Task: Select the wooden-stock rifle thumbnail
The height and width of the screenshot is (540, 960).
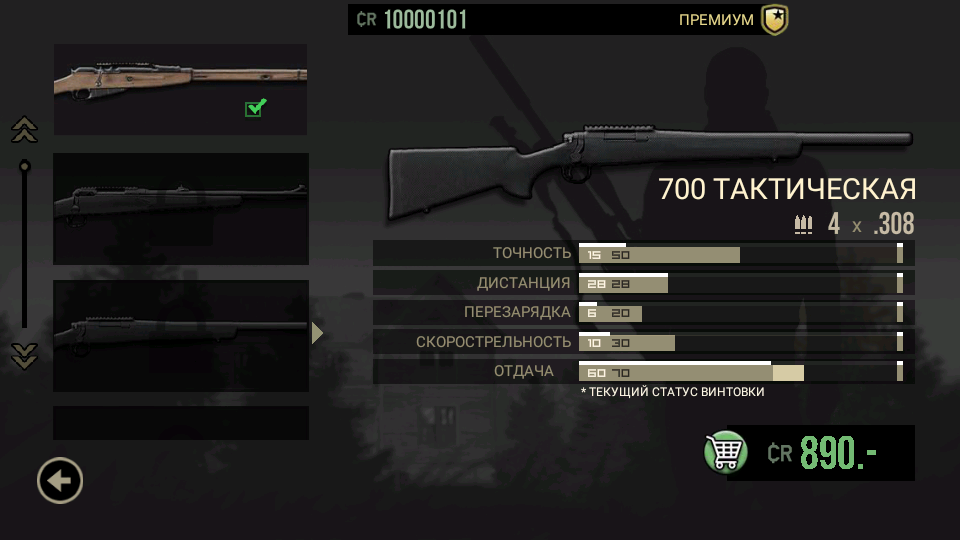Action: click(180, 89)
